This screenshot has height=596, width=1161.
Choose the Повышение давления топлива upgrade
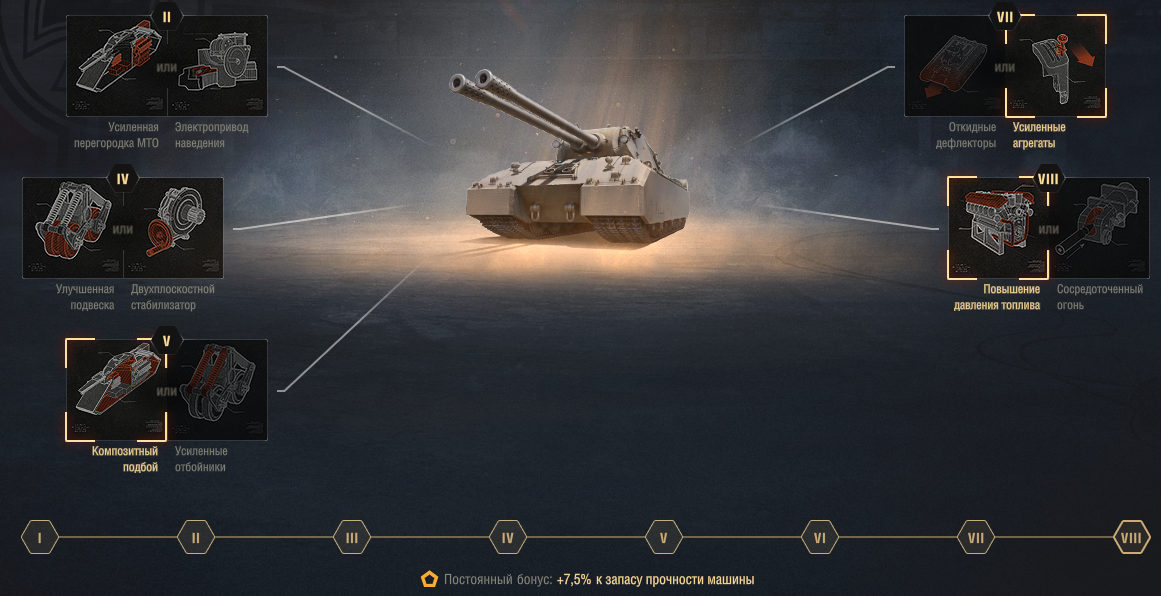[997, 228]
